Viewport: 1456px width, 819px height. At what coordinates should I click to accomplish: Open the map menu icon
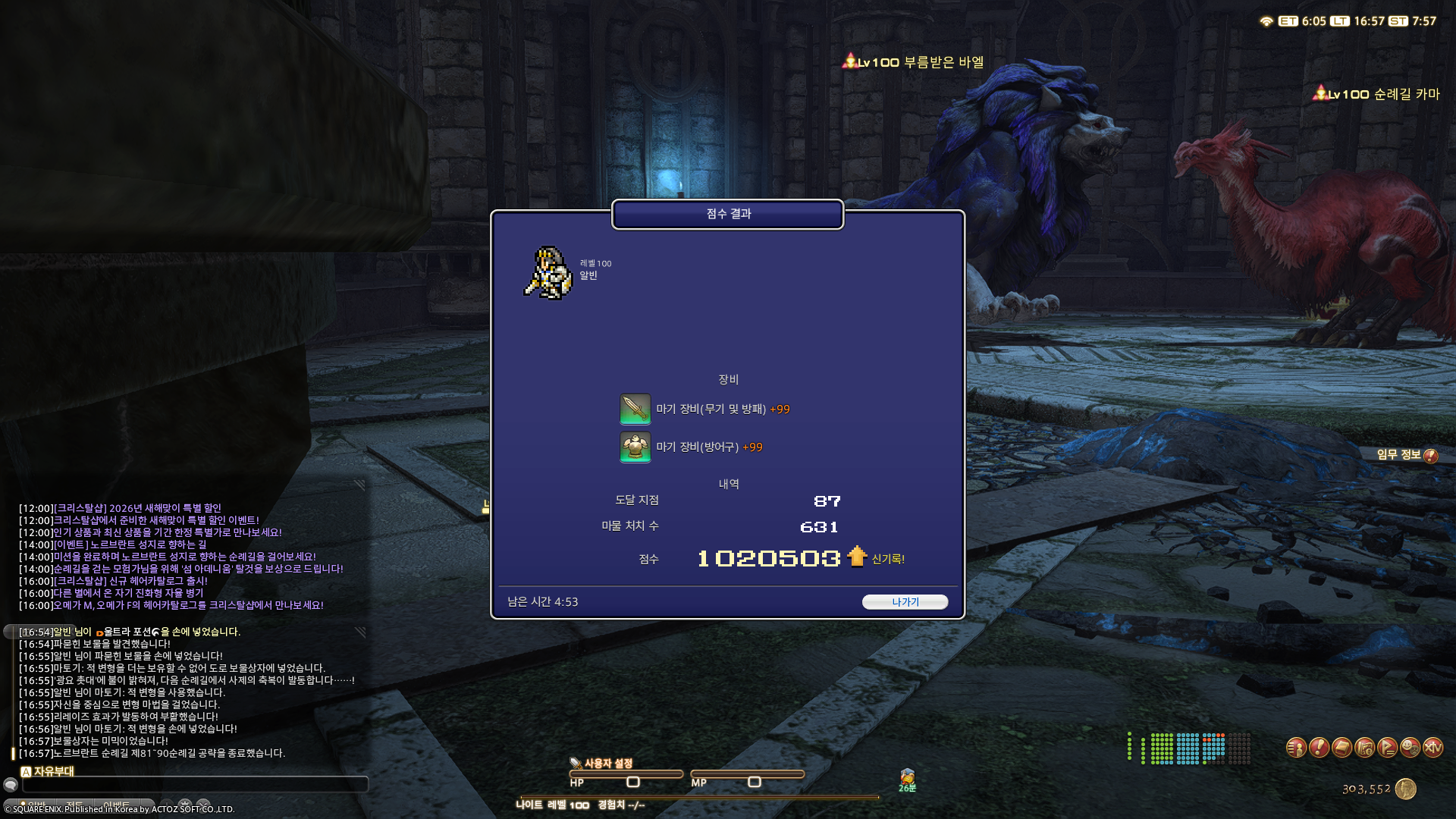(x=1365, y=748)
